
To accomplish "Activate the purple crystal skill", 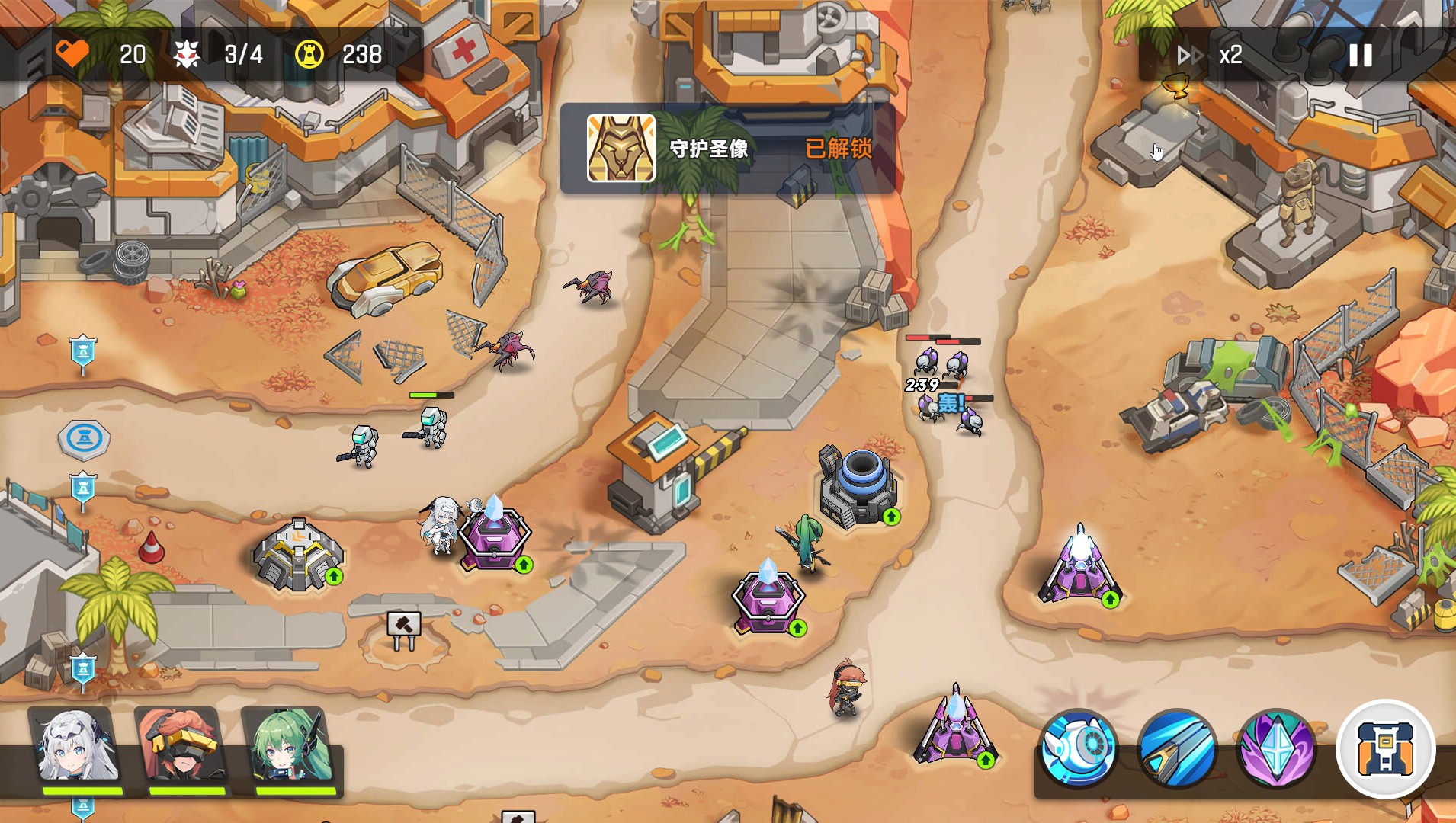I will tap(1275, 748).
